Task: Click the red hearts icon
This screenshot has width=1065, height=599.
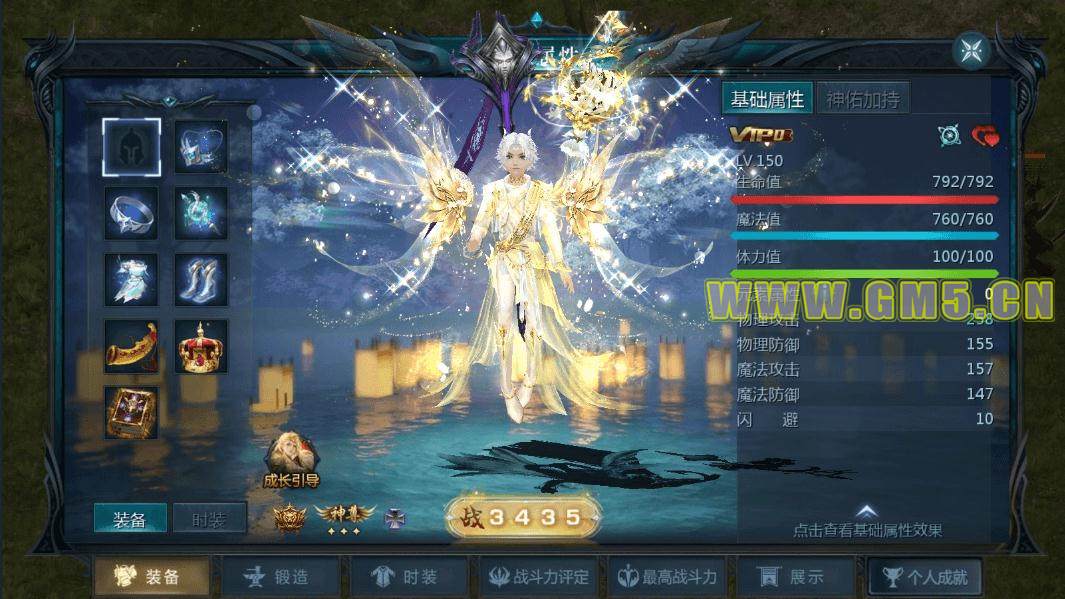Action: coord(985,136)
